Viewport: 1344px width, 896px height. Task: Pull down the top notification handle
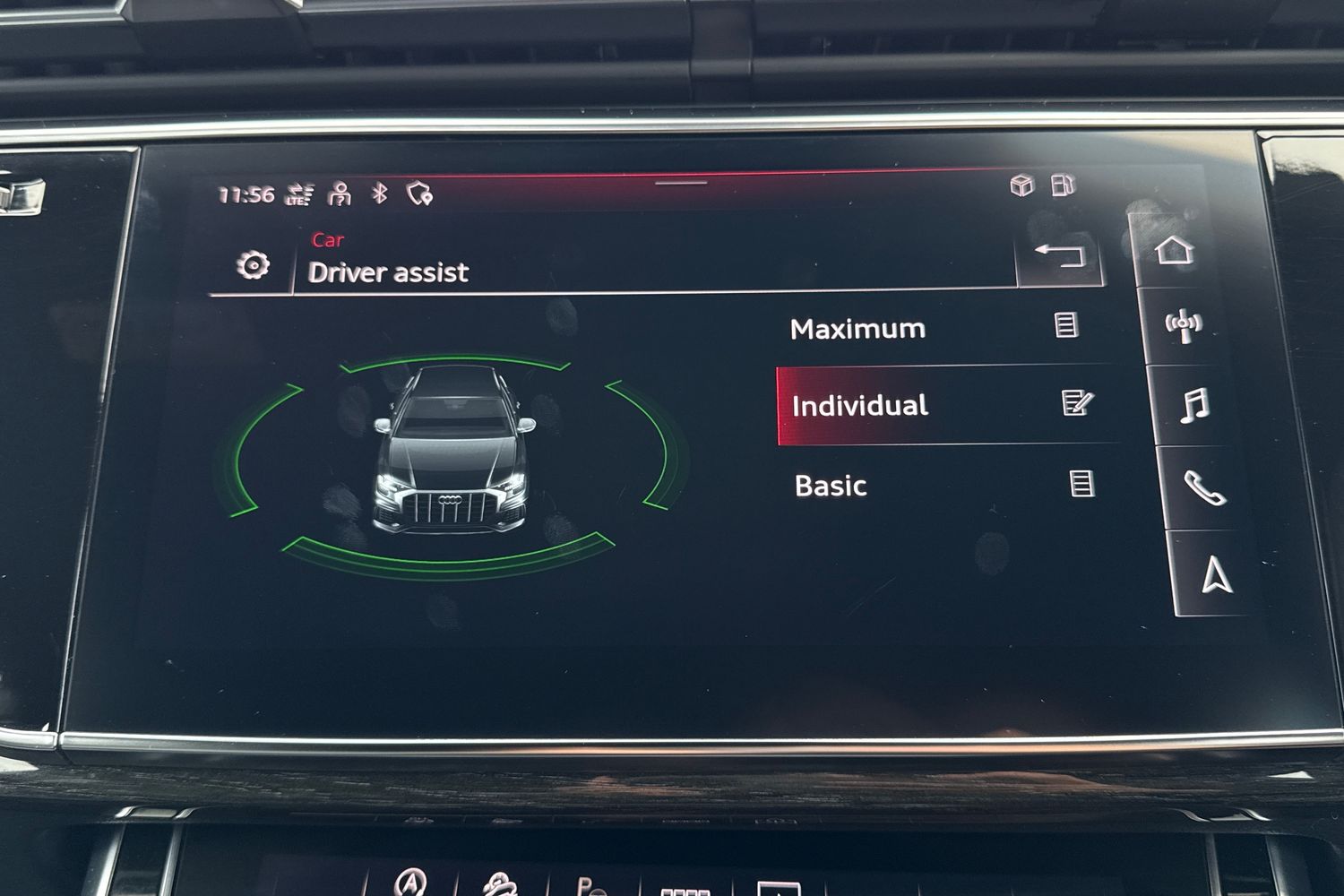tap(681, 183)
